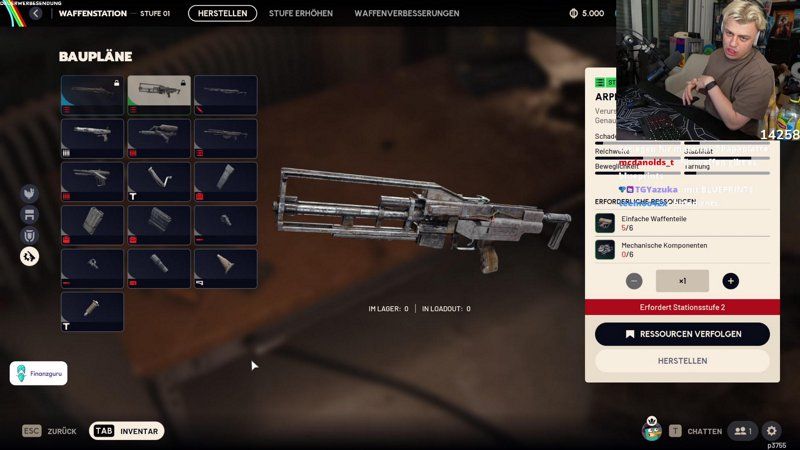Viewport: 800px width, 450px height.
Task: Open the squad members icon
Action: coord(742,431)
